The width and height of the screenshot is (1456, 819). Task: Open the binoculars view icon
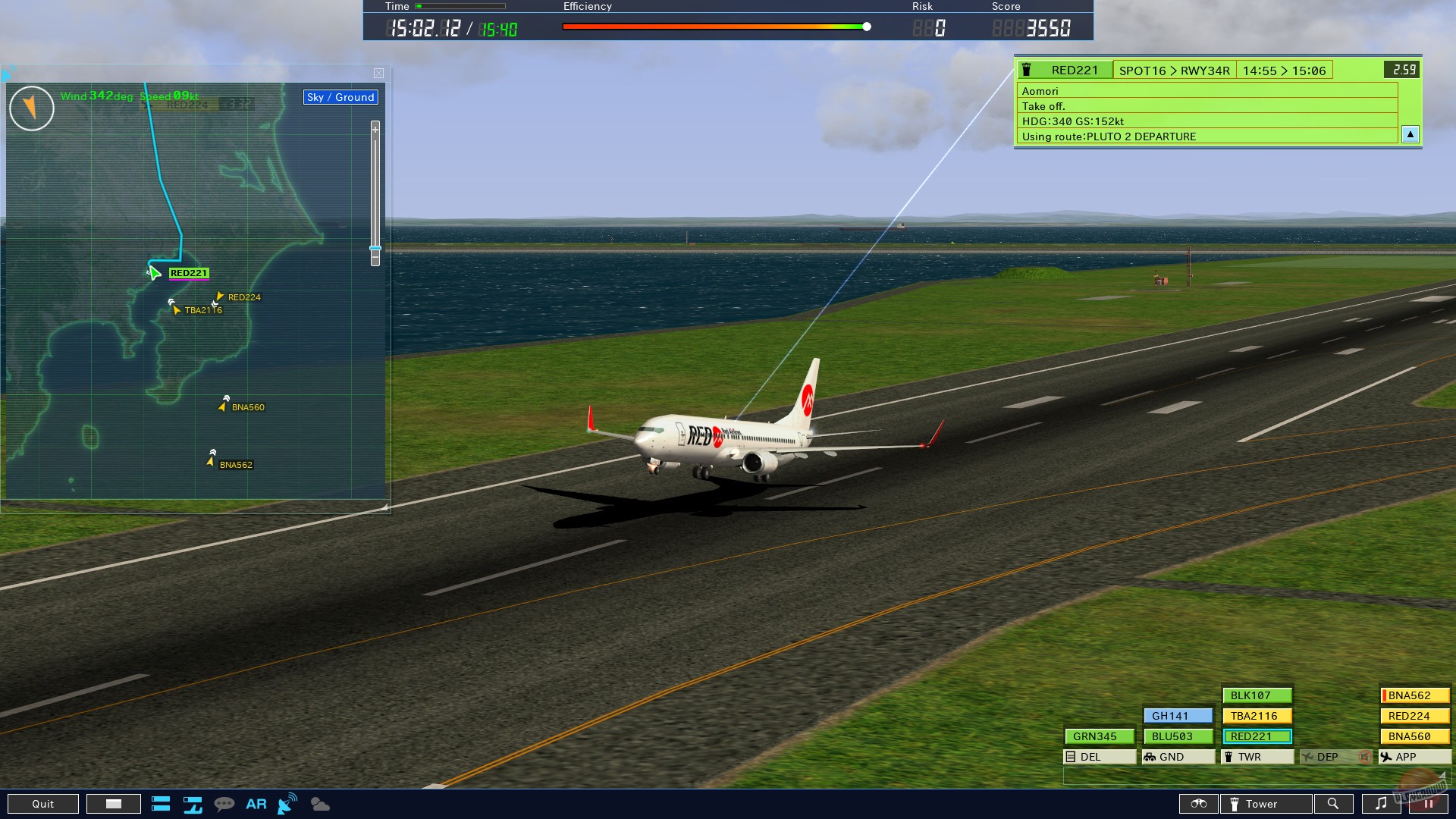(x=1198, y=803)
